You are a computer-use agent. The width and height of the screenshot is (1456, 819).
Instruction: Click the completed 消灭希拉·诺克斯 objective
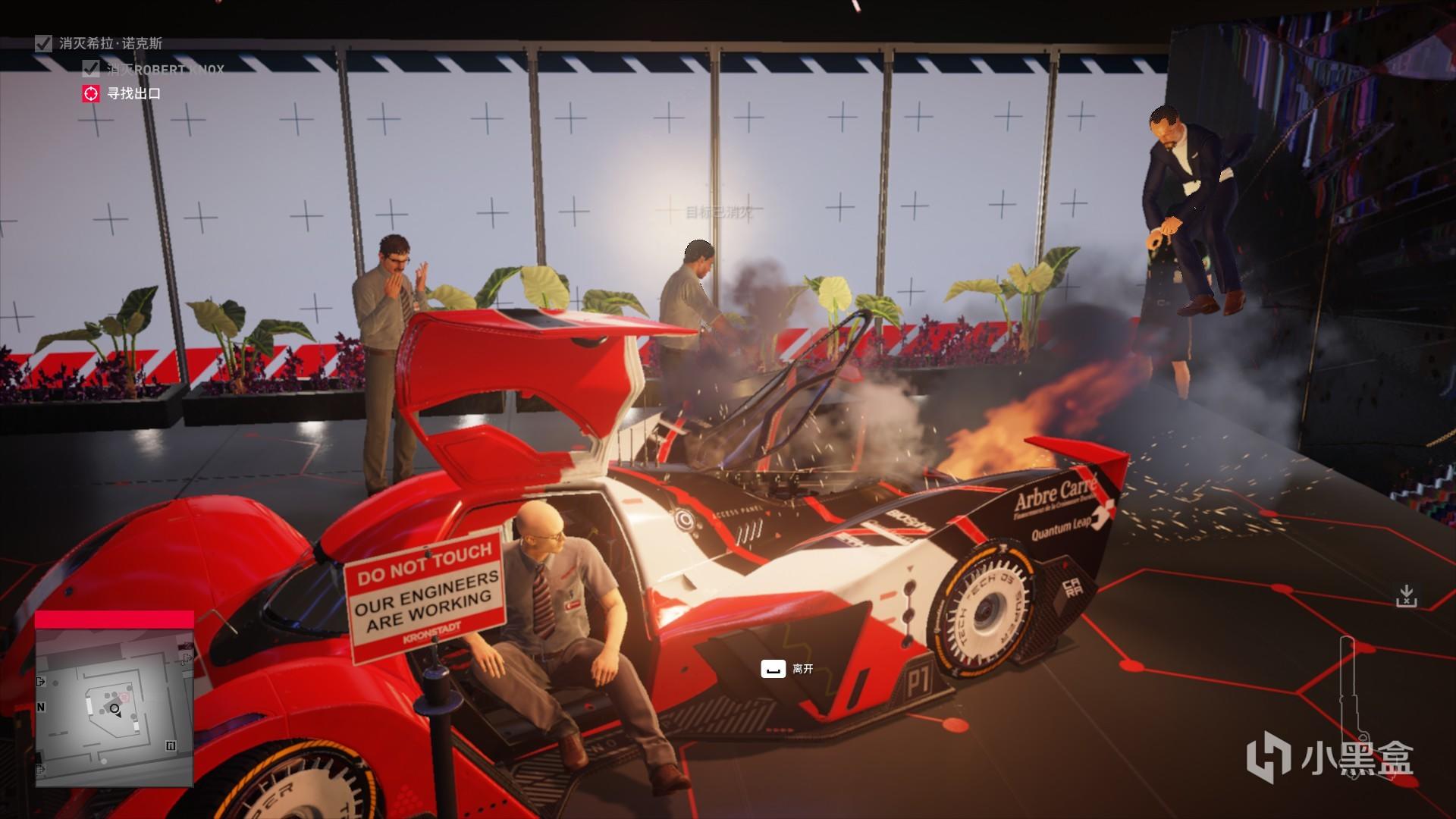(110, 43)
